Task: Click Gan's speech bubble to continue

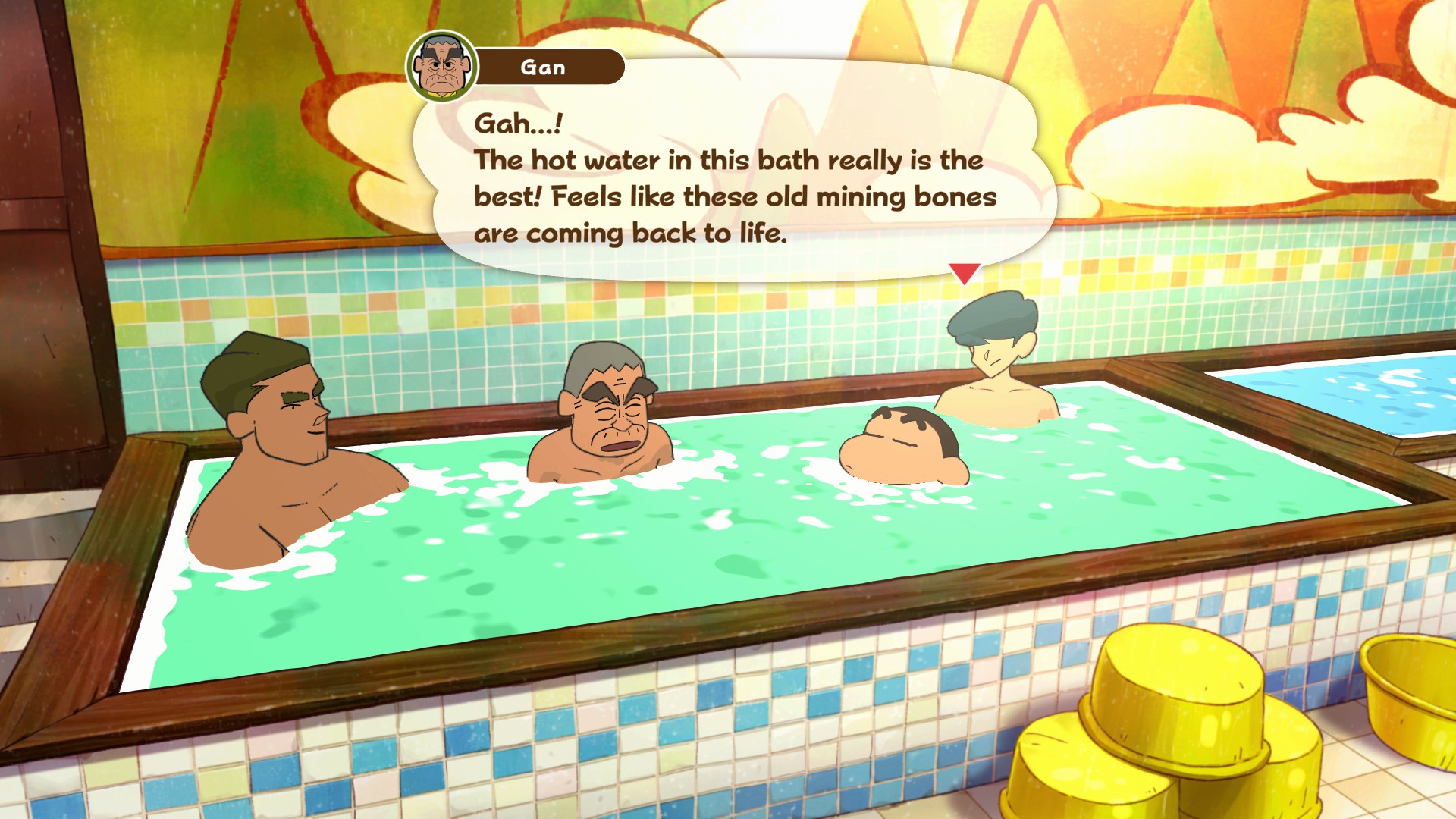Action: click(x=734, y=178)
